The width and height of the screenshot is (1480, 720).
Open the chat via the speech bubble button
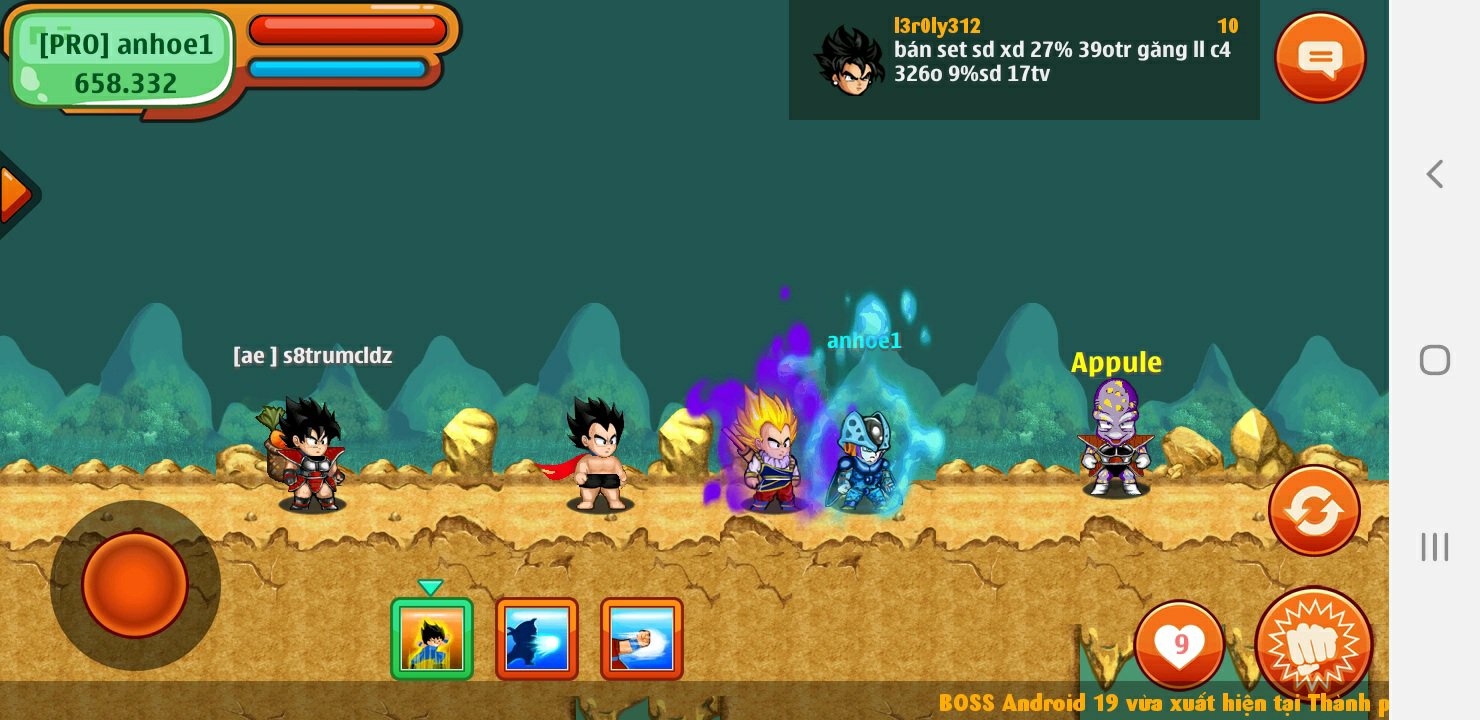click(1320, 57)
